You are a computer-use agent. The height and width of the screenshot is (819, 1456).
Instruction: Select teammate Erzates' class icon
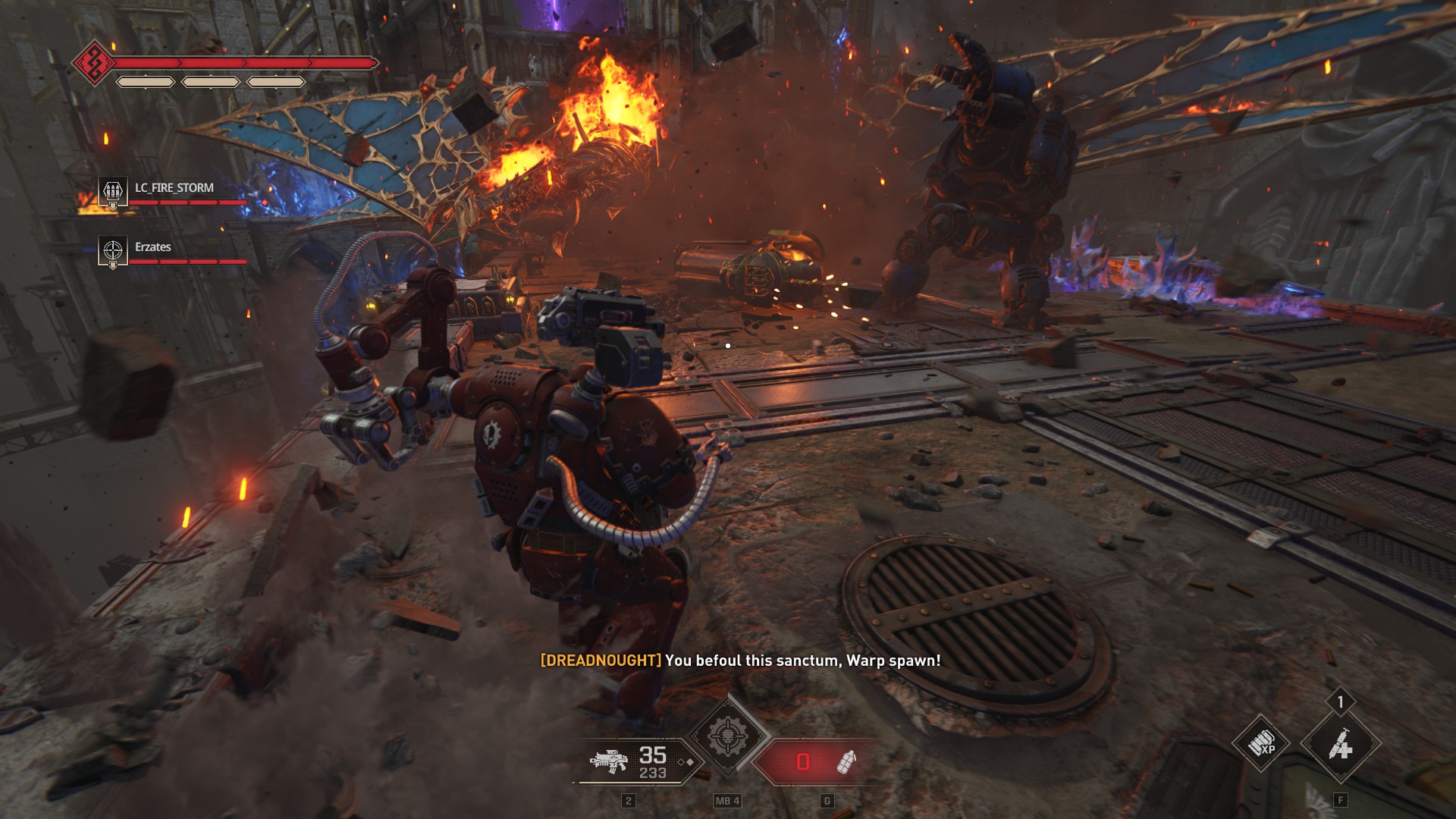point(113,250)
